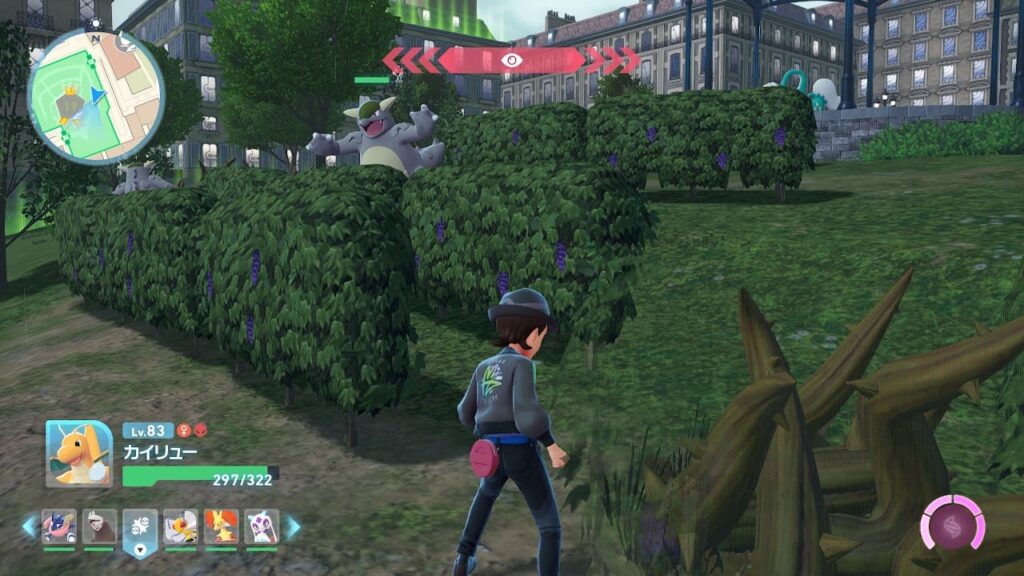Click the red eye alert indicator
1024x576 pixels.
coord(511,60)
